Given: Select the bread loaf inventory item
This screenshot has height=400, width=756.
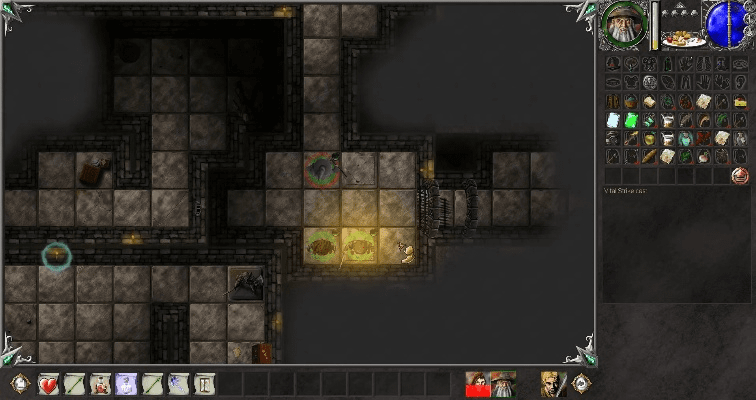Looking at the screenshot, I should (x=649, y=157).
